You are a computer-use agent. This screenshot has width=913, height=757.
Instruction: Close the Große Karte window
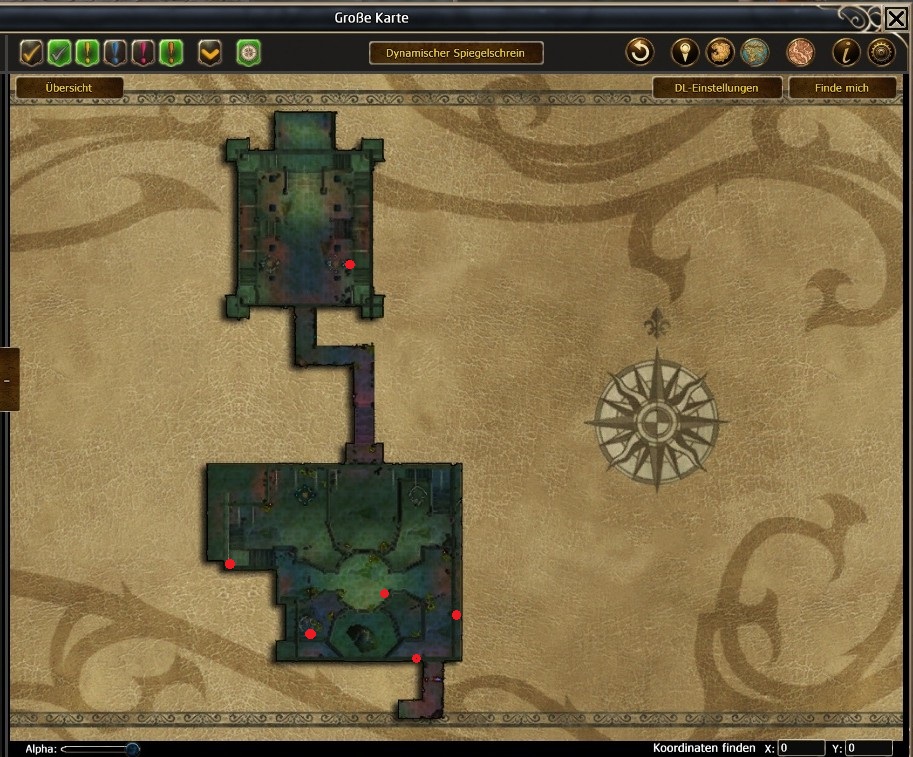[x=896, y=18]
